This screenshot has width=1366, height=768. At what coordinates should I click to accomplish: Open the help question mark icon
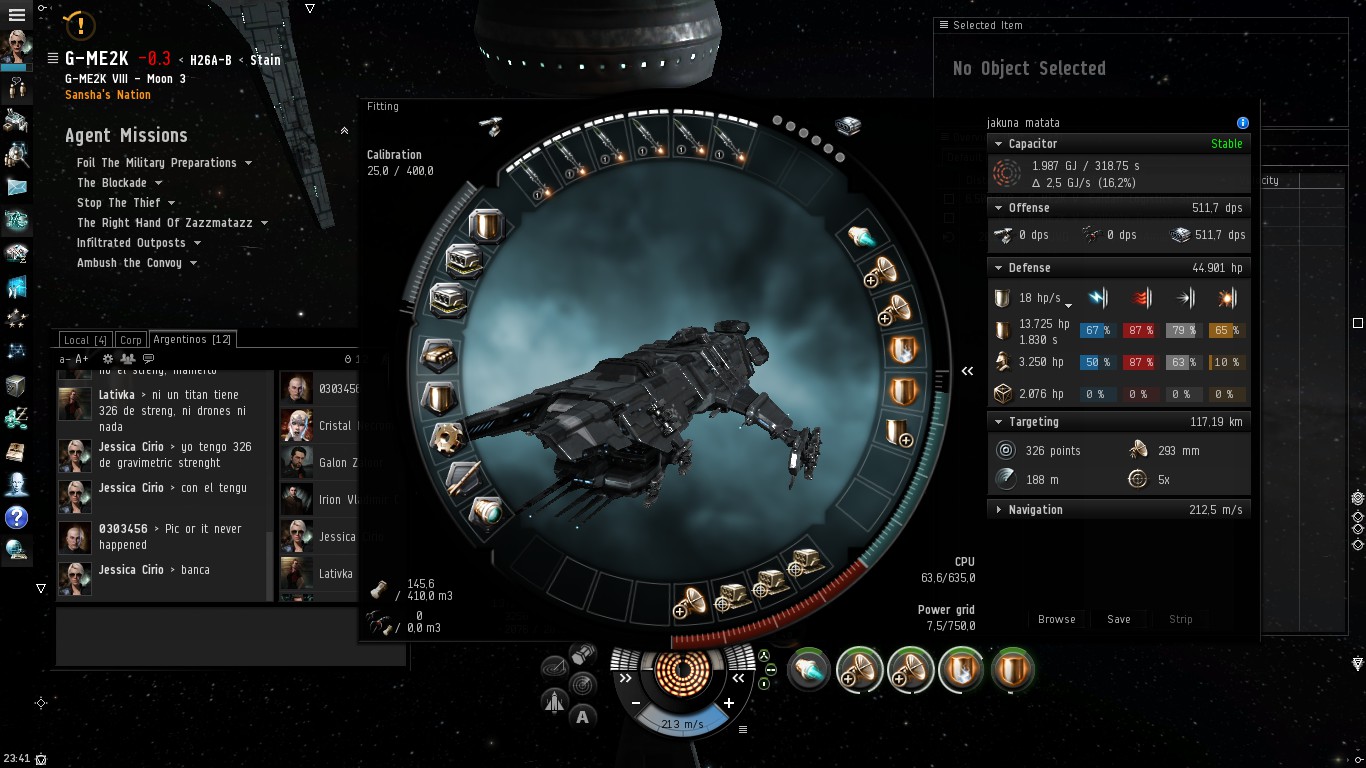click(16, 517)
